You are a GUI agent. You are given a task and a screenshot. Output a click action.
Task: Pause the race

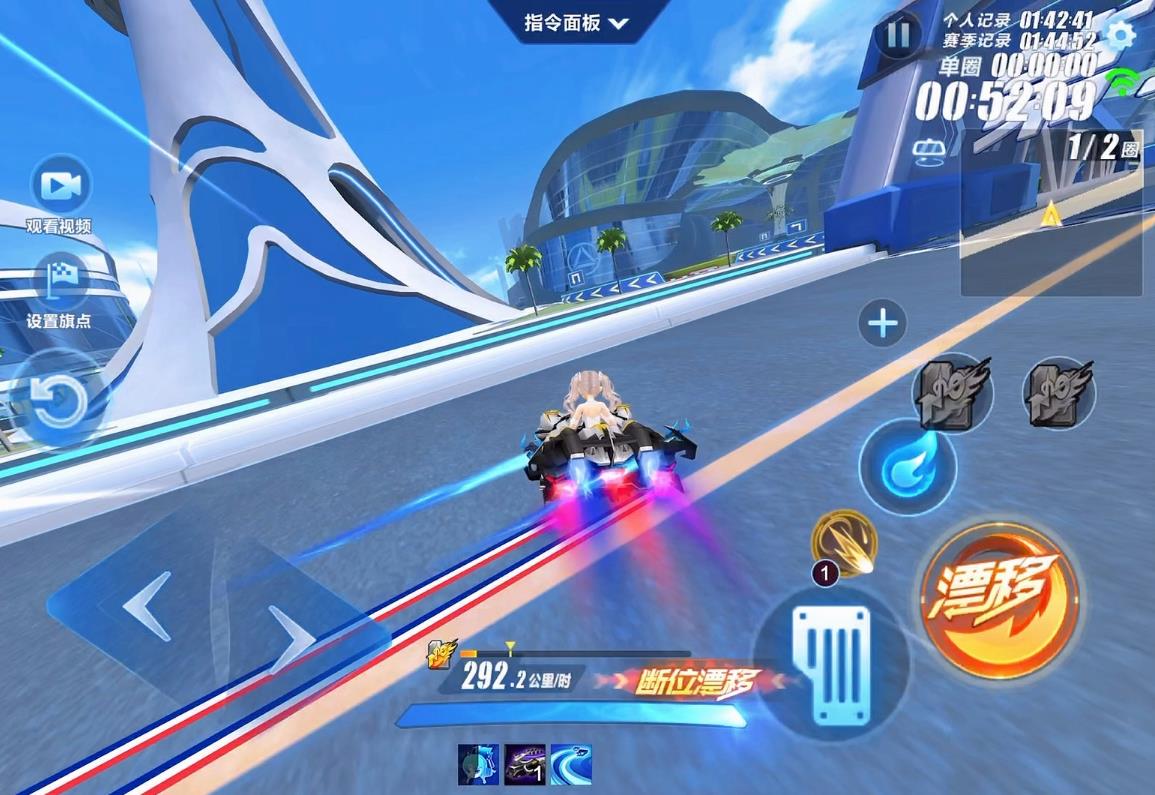pos(898,36)
